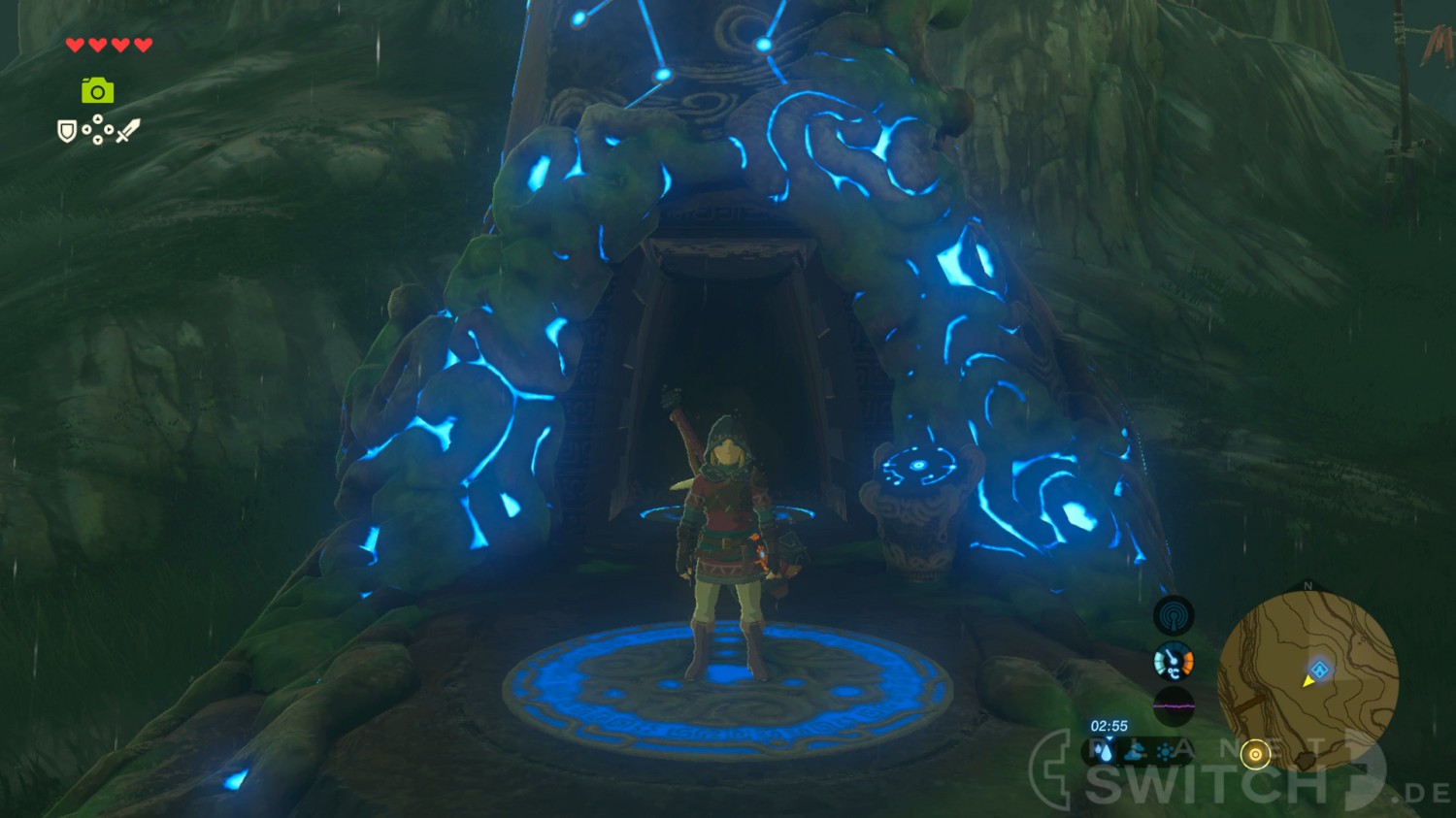Screen dimensions: 1456x818
Task: Click the rain drops weather forecast icon
Action: (1104, 751)
